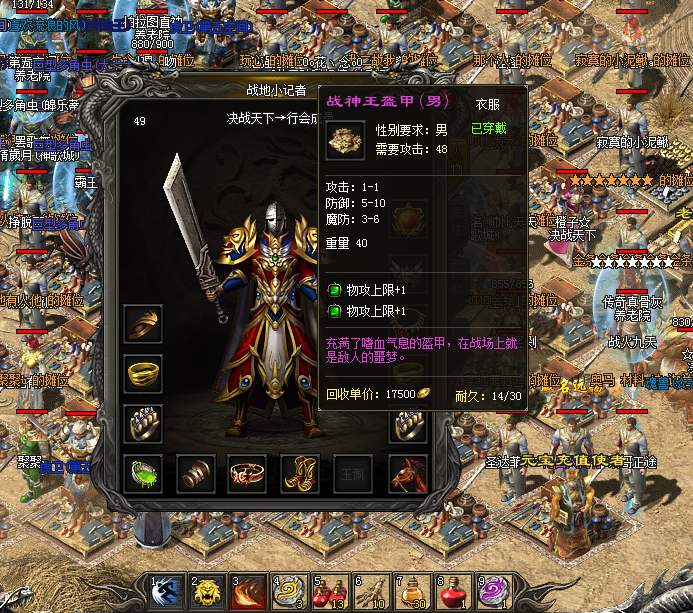
Task: Use the golden lion roar skill
Action: 206,591
